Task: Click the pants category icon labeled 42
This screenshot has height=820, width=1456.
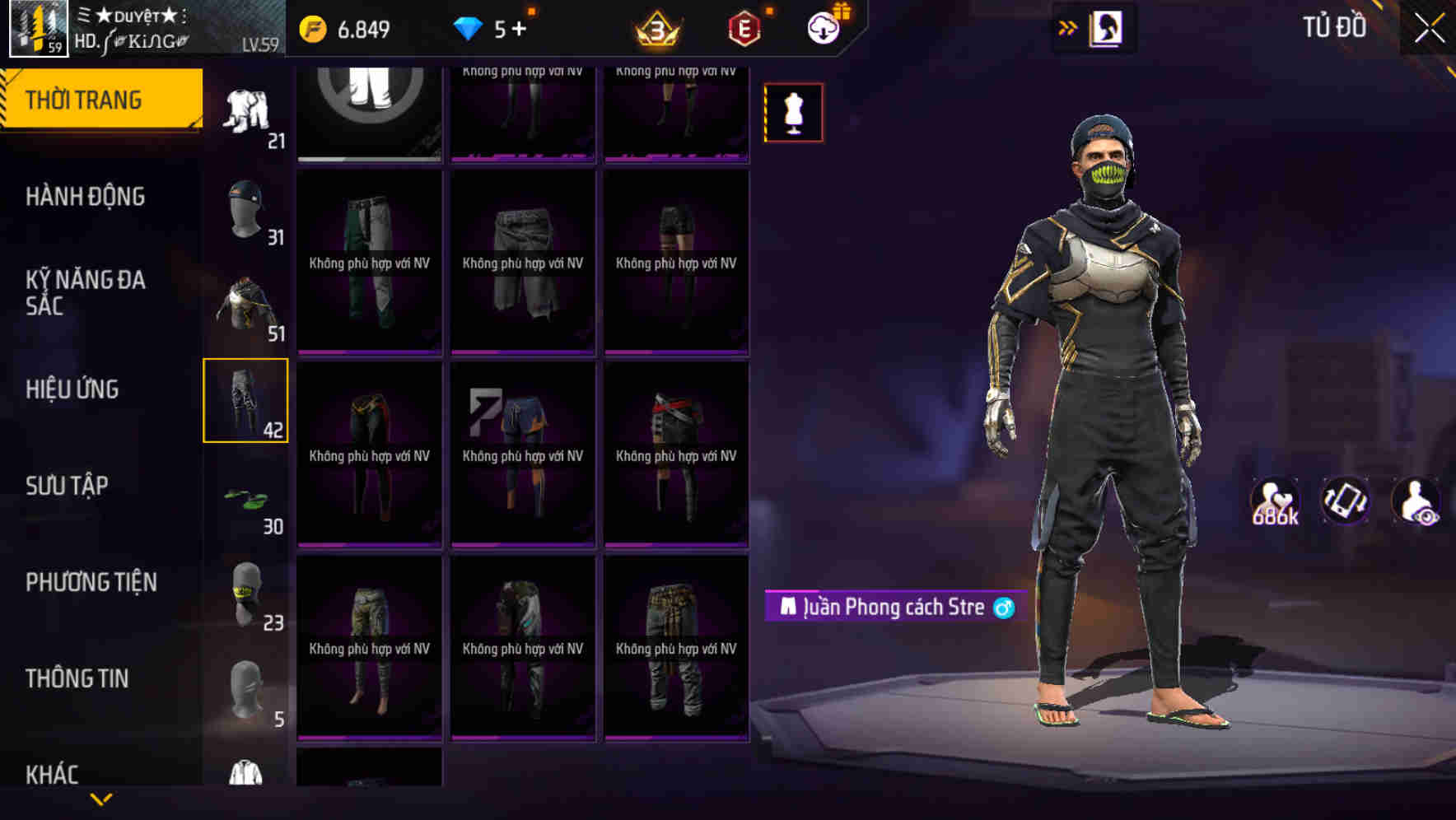Action: 245,401
